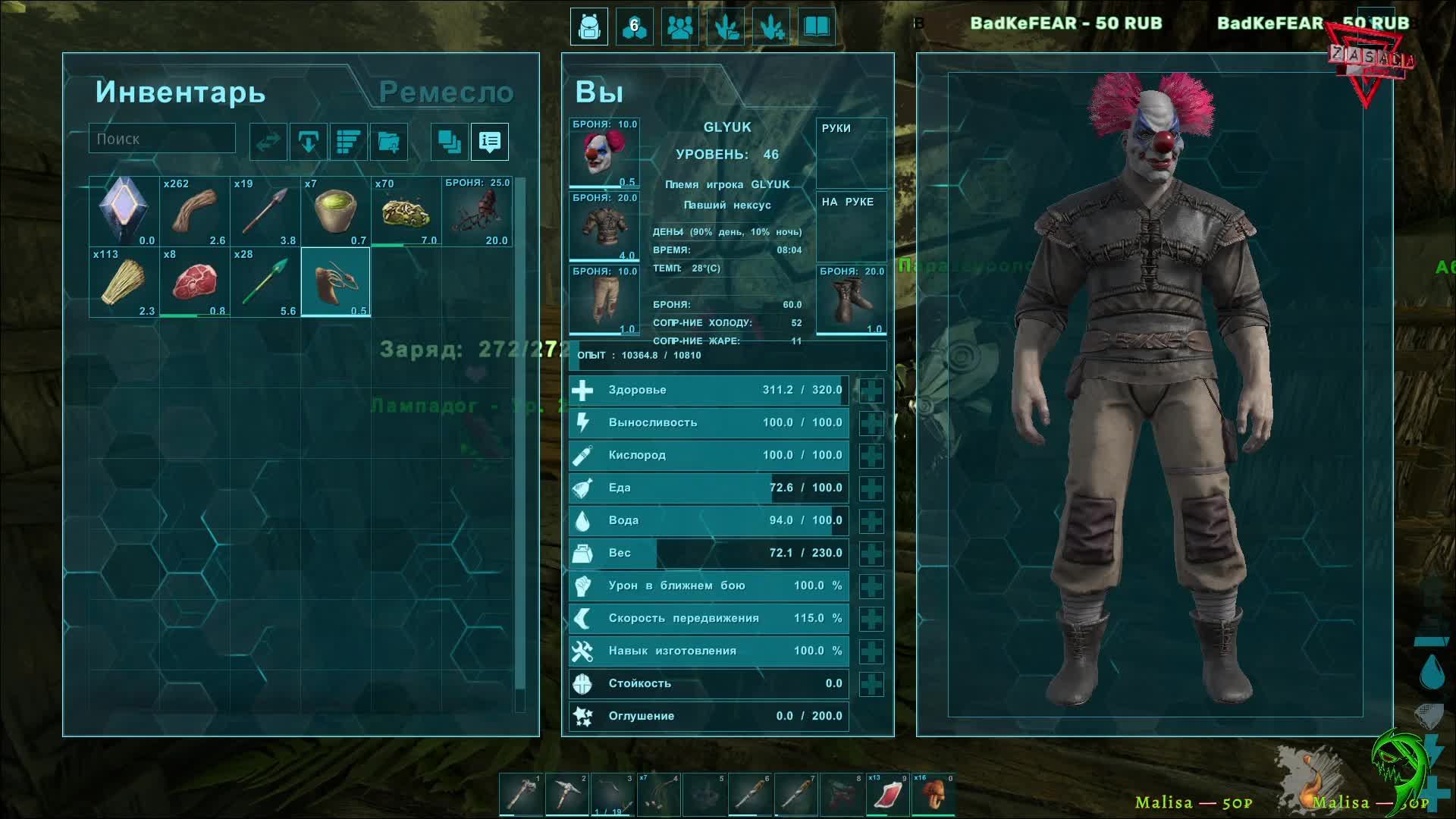
Task: Choose the green-tipped arrows stack x28
Action: [x=265, y=282]
